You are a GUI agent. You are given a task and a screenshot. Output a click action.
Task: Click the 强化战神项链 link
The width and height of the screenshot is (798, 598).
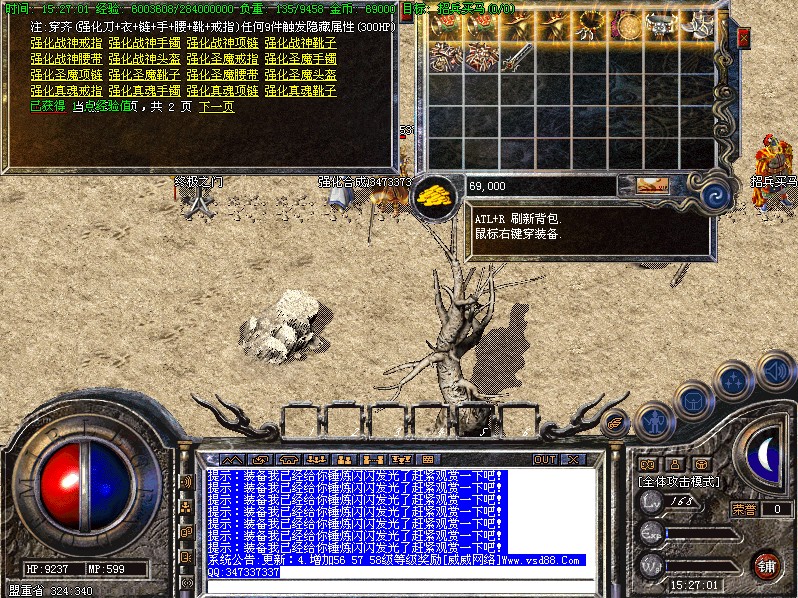click(x=221, y=43)
